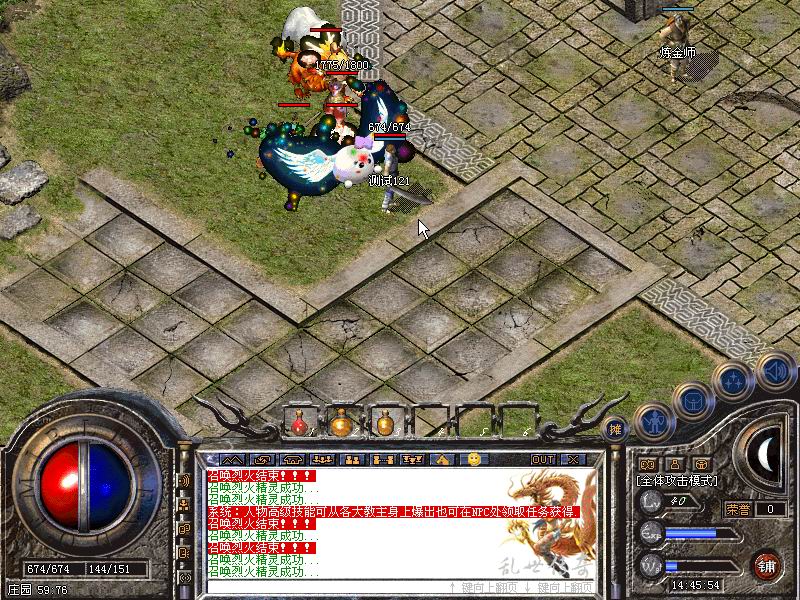The width and height of the screenshot is (800, 600).
Task: Click the 荣誉 honor label
Action: point(738,508)
